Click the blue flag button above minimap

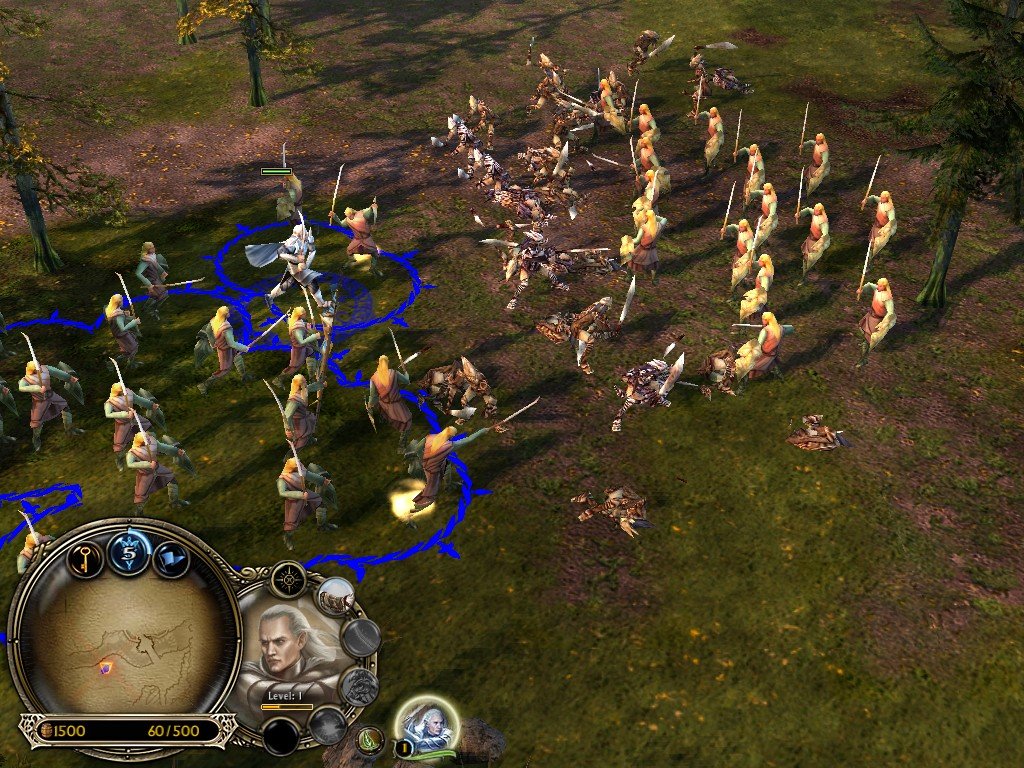tap(172, 558)
